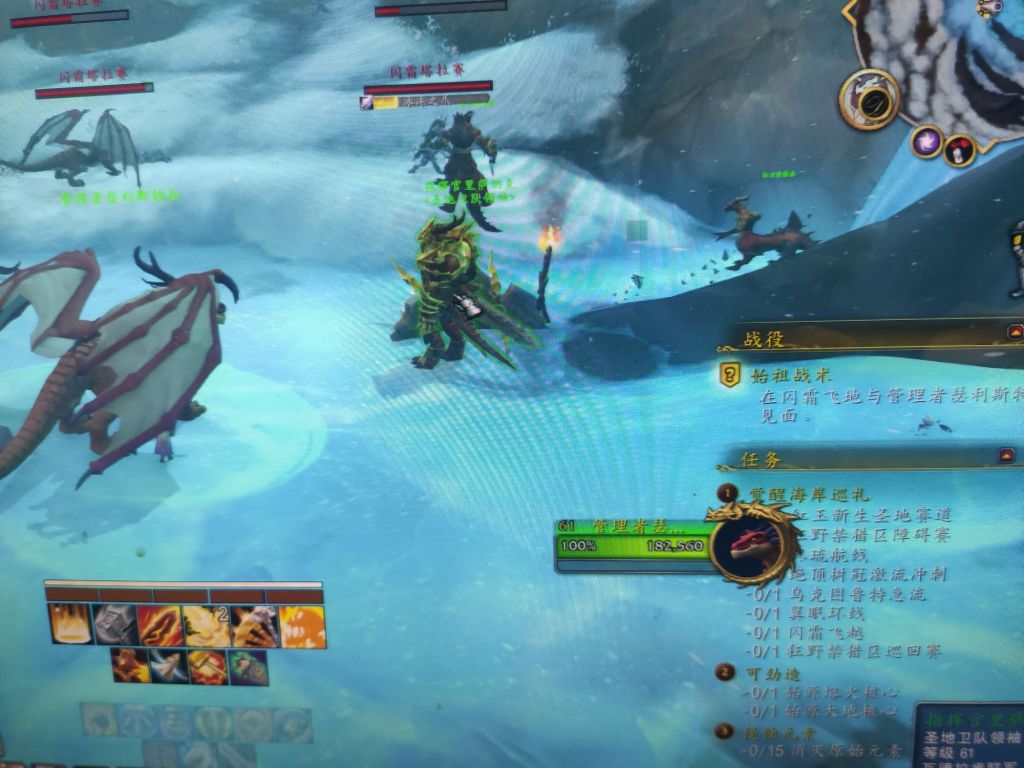Image resolution: width=1024 pixels, height=768 pixels.
Task: Trigger the orange fiery explosion ability
Action: [x=302, y=627]
